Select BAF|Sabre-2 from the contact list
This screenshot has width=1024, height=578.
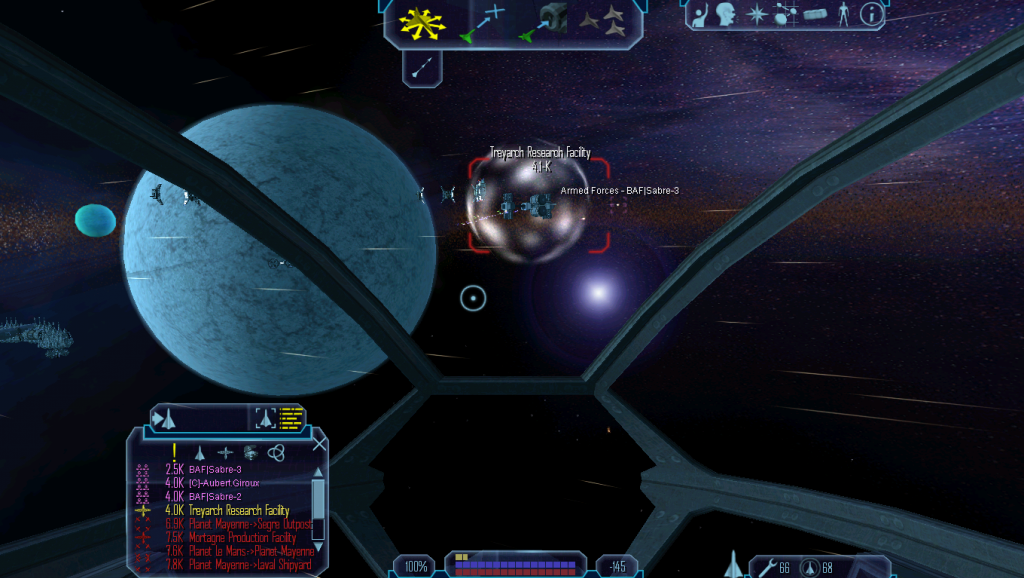[215, 497]
